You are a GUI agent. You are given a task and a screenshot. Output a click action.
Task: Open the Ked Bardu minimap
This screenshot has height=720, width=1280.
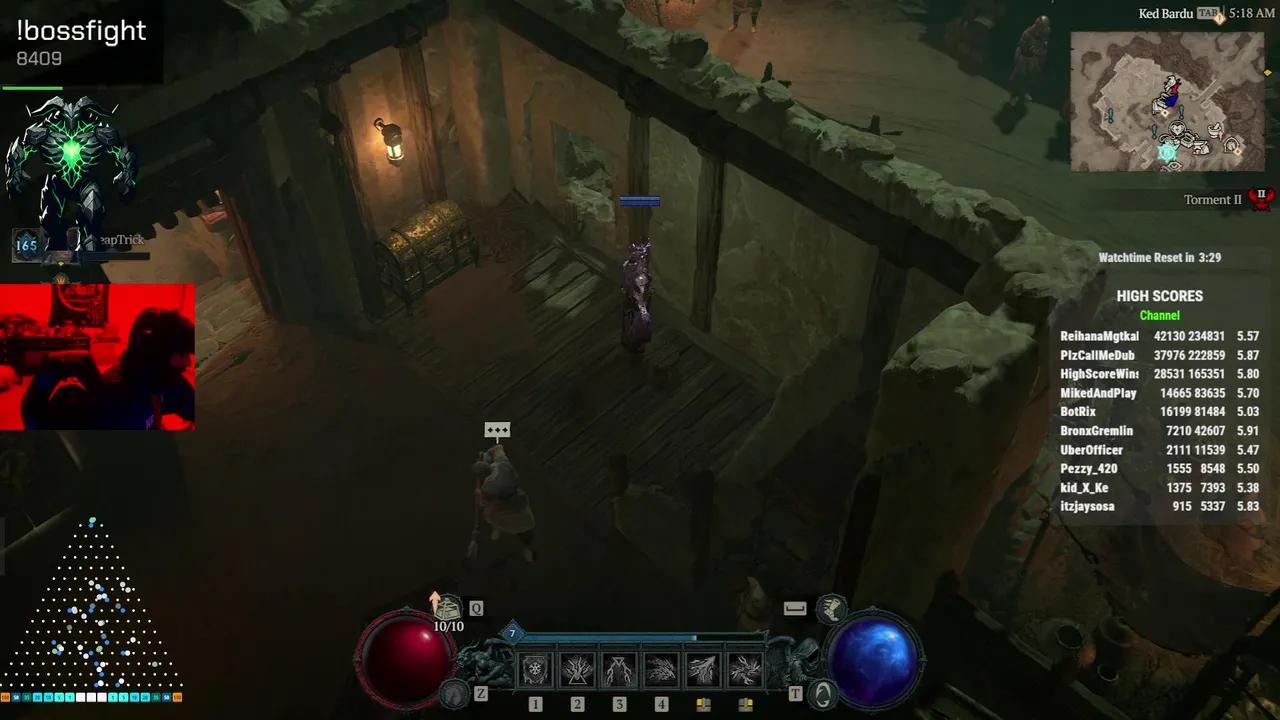1167,102
